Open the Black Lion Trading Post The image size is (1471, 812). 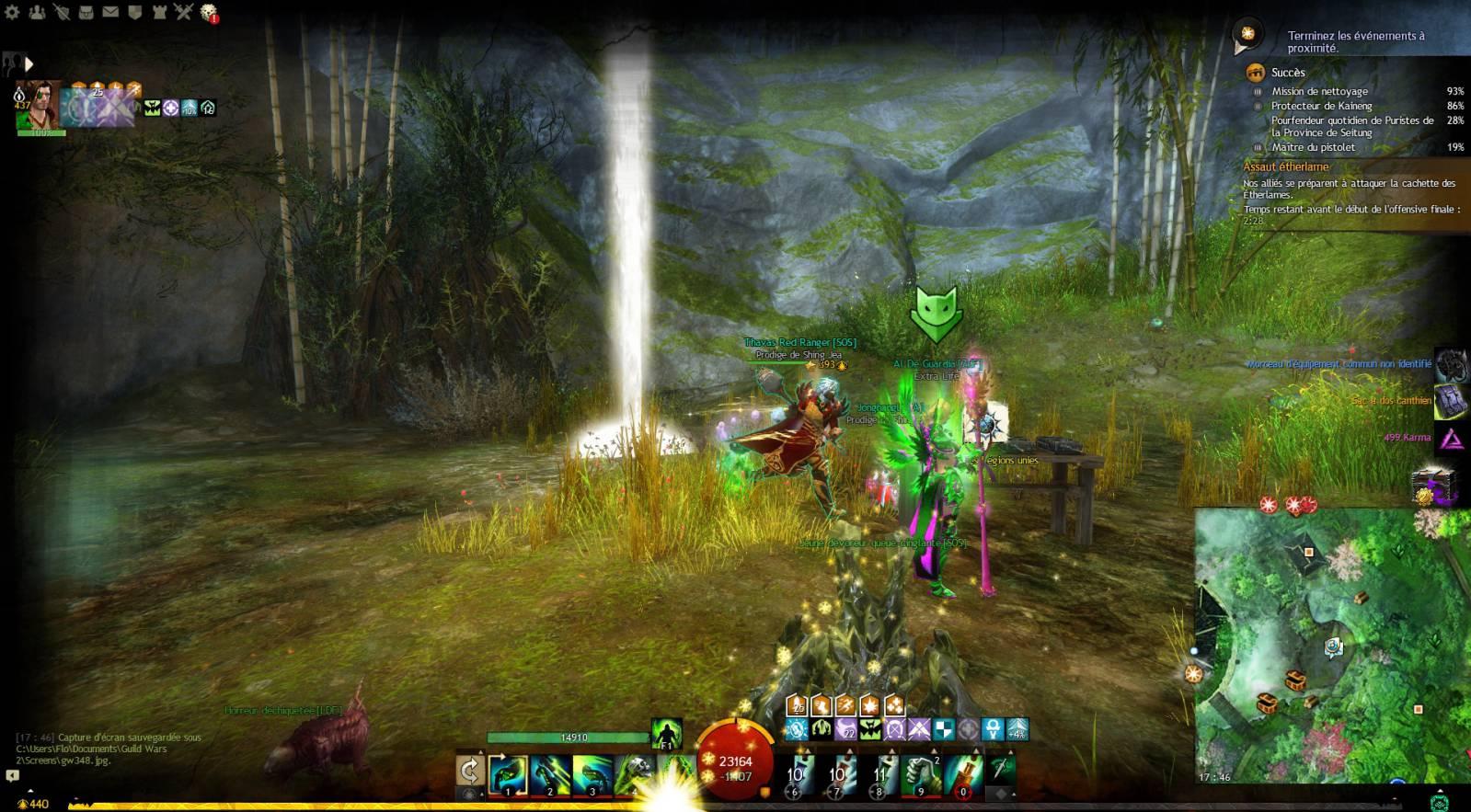209,12
